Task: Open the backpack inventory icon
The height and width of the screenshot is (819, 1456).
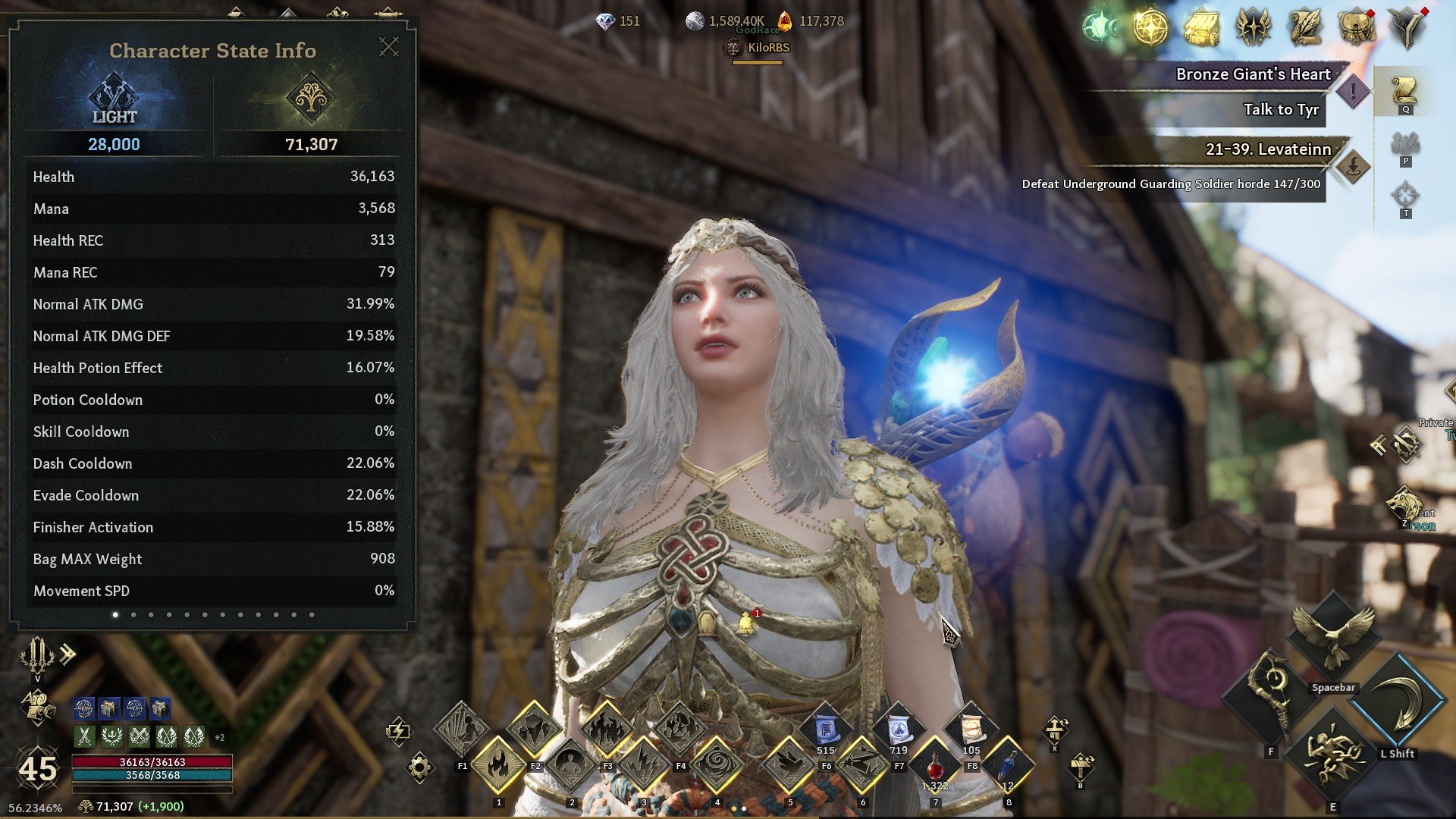Action: (1357, 28)
